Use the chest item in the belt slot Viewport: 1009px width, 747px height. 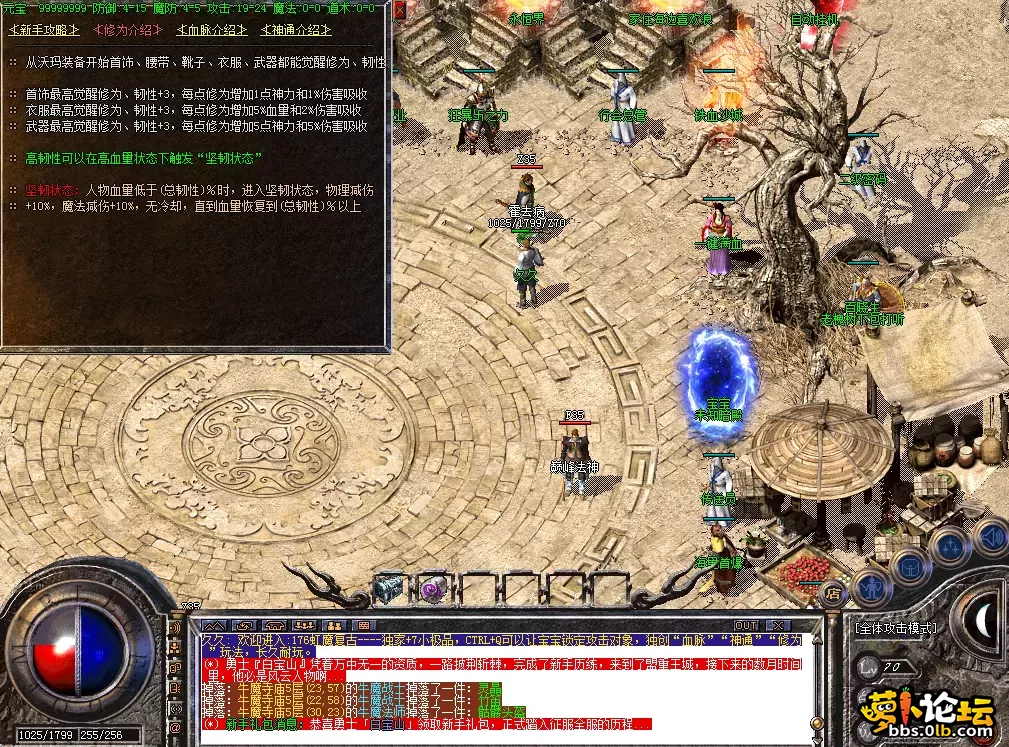click(388, 588)
